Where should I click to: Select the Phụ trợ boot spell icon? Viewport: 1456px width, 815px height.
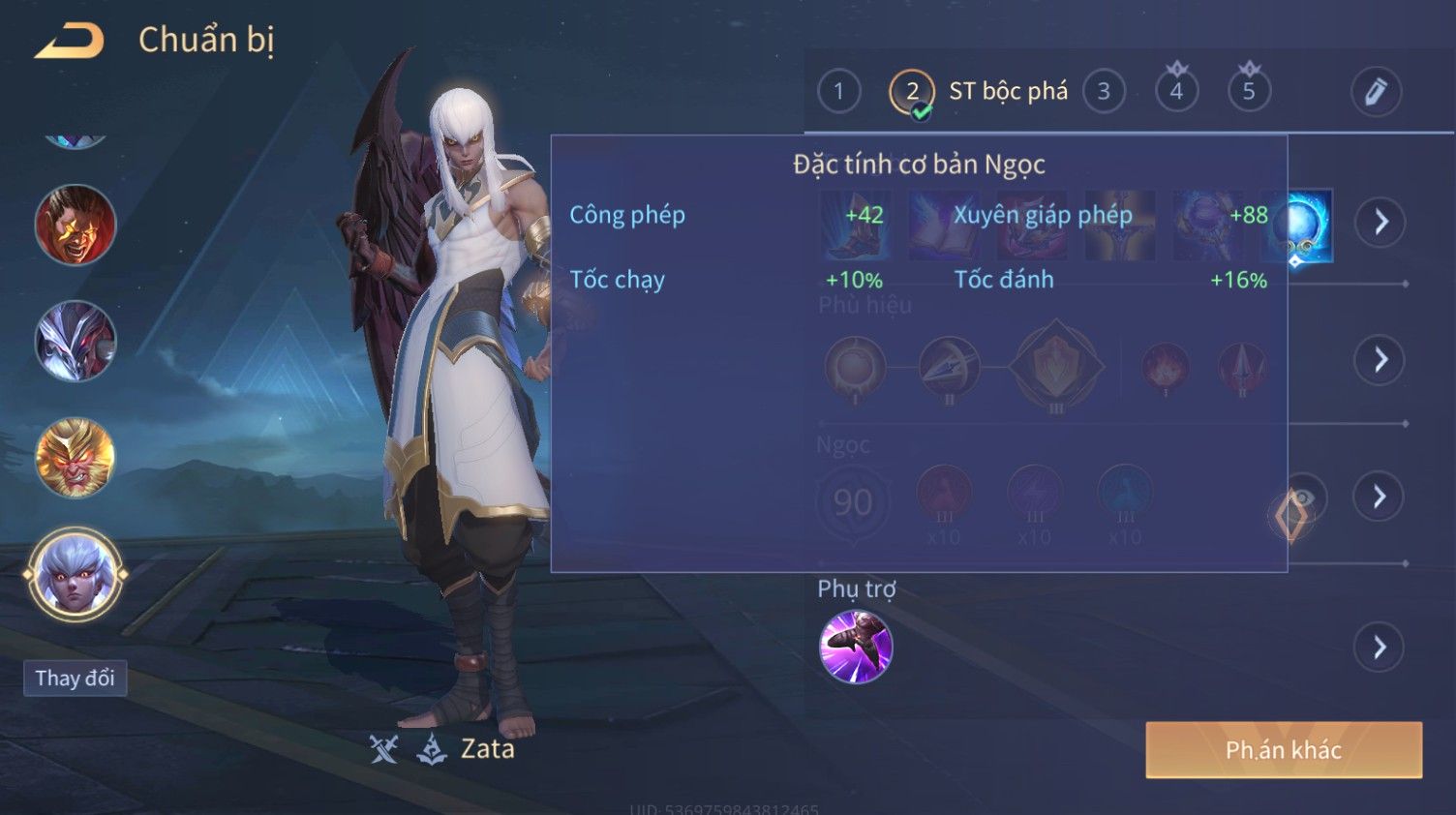pyautogui.click(x=856, y=647)
